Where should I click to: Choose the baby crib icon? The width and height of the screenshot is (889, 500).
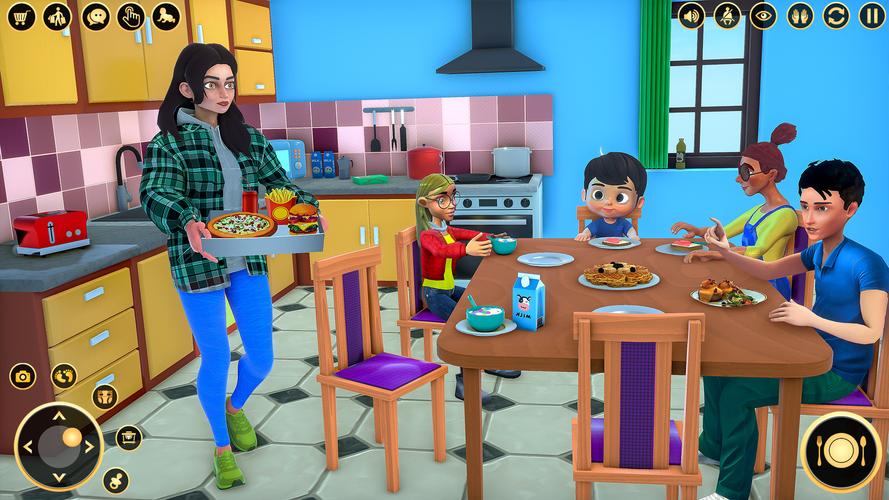128,438
